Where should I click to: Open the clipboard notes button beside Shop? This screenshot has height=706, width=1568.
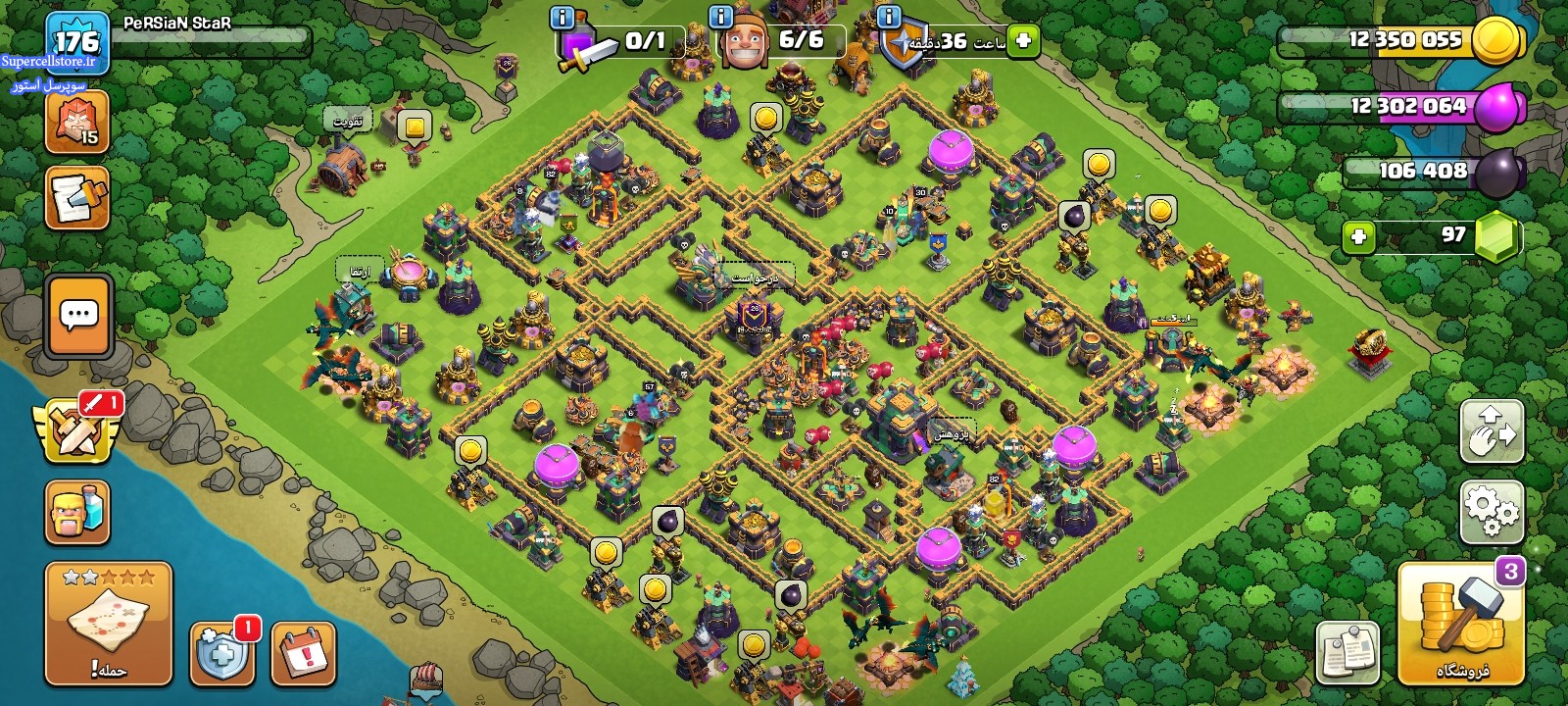[x=1347, y=651]
